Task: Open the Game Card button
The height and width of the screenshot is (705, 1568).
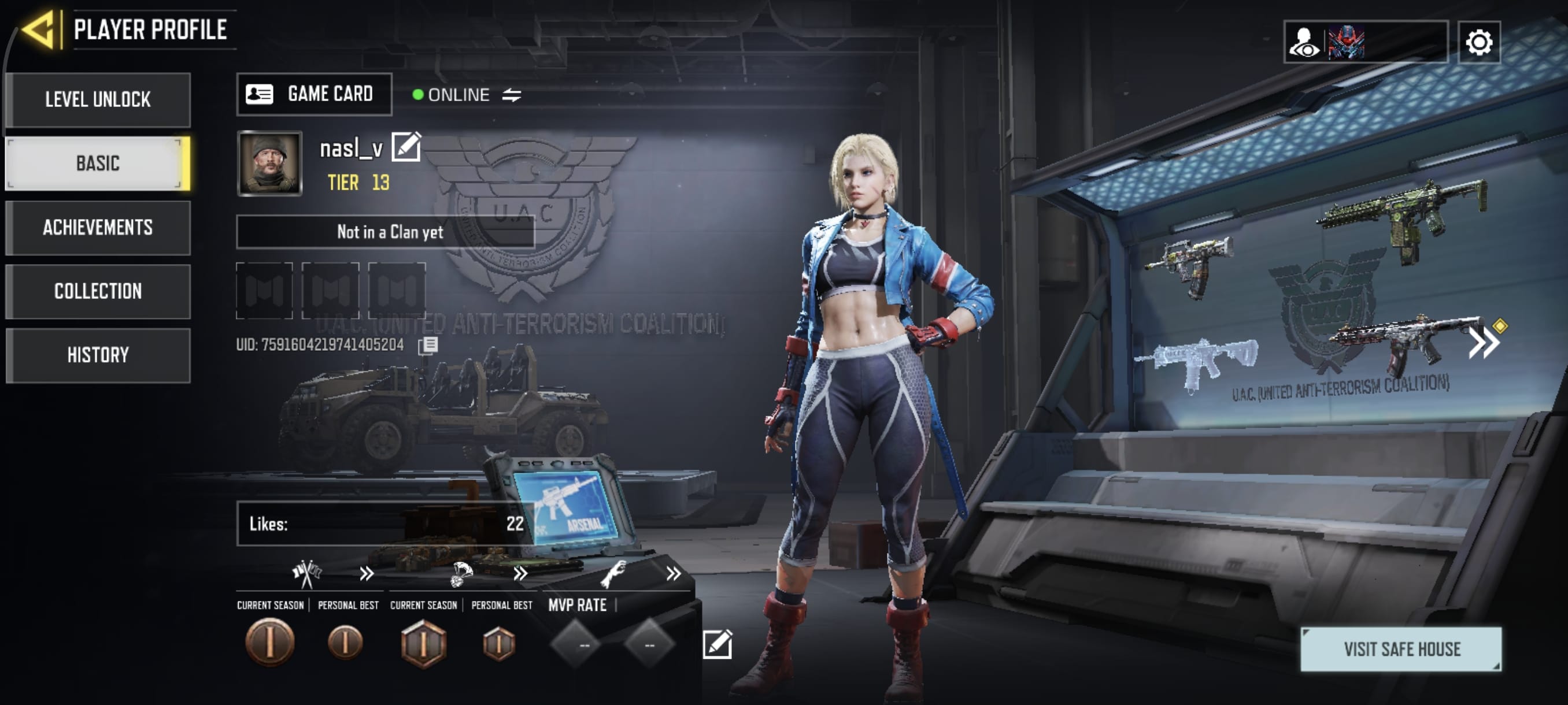Action: coord(313,94)
